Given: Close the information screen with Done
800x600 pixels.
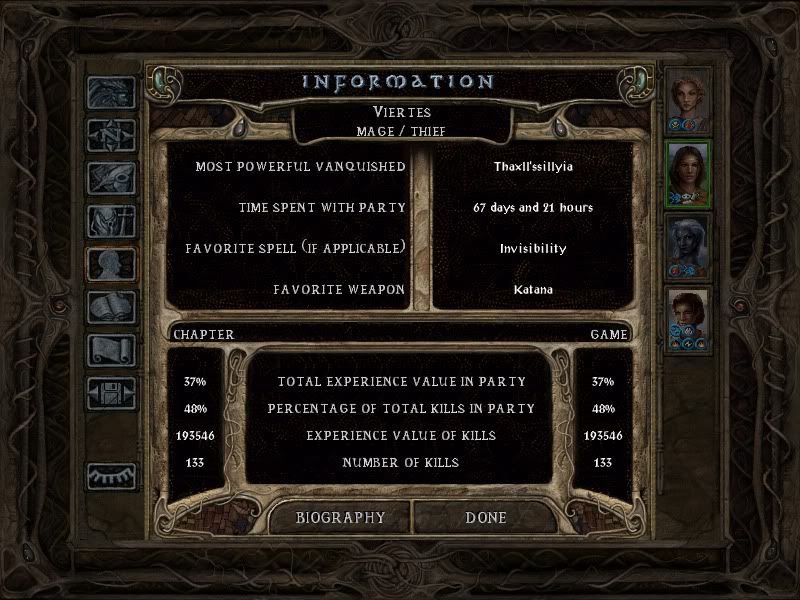Looking at the screenshot, I should (x=486, y=518).
